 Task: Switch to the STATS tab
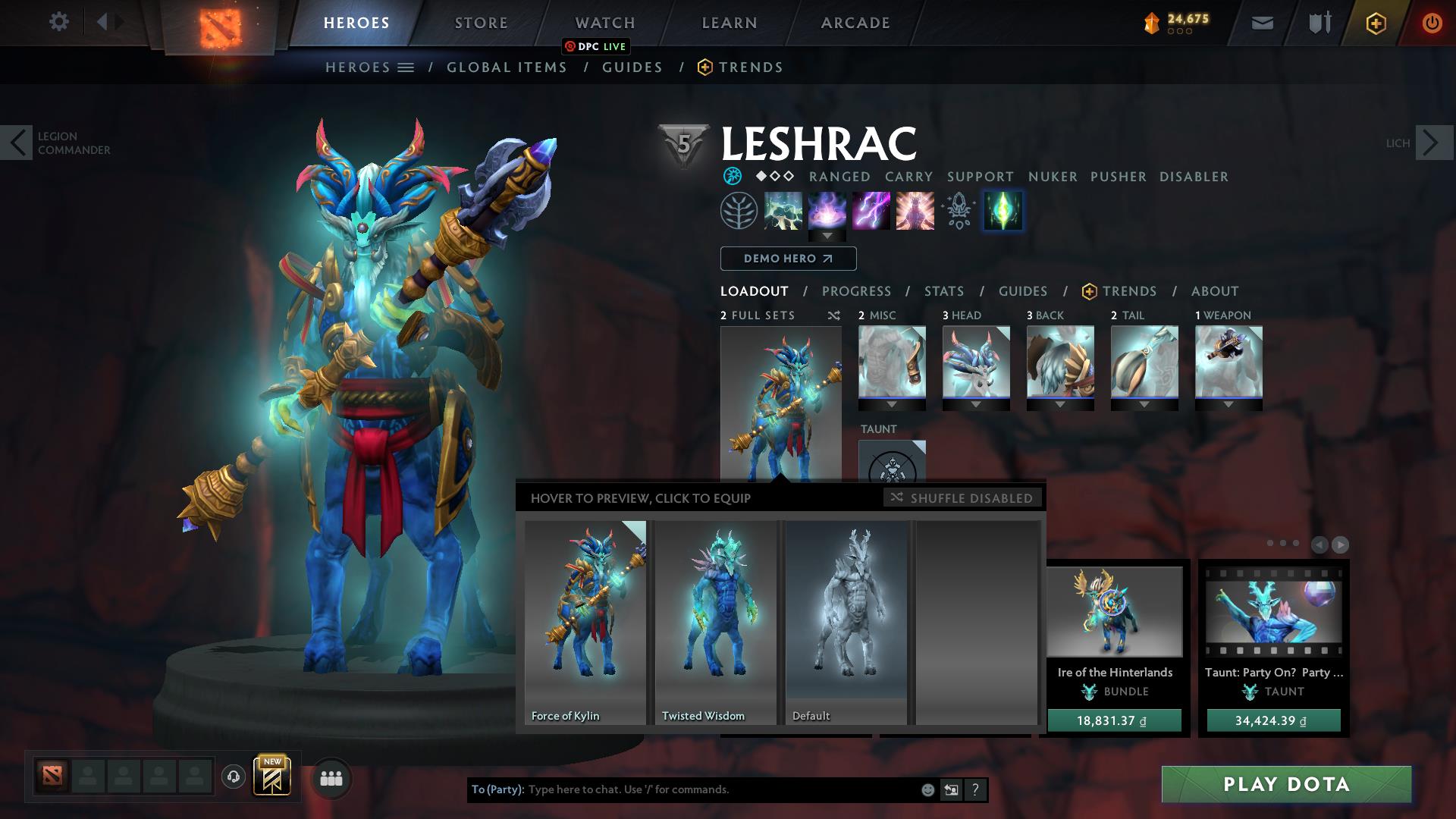[x=943, y=291]
